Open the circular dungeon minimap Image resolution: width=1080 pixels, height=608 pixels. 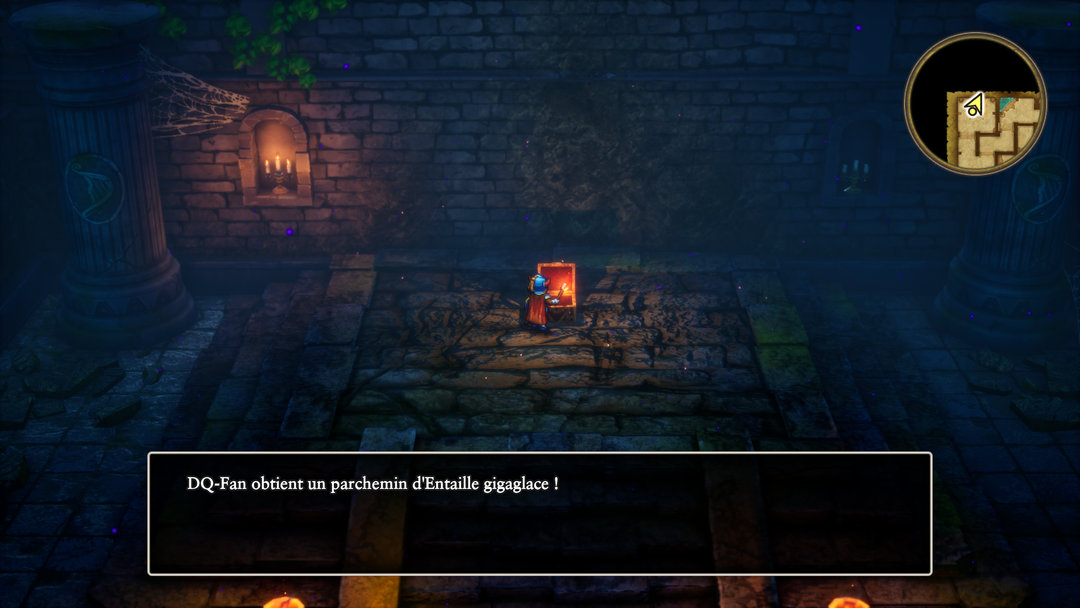pos(975,104)
